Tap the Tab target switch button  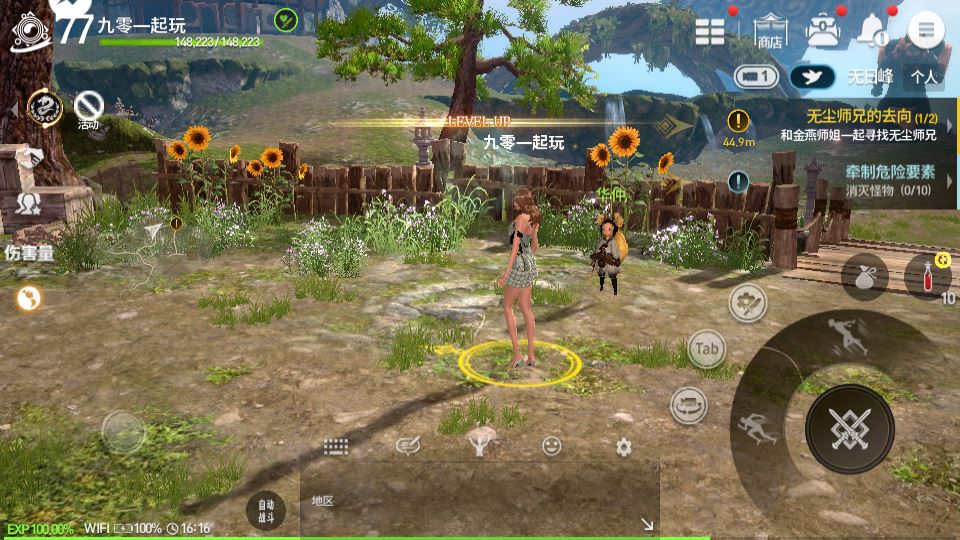tap(707, 349)
